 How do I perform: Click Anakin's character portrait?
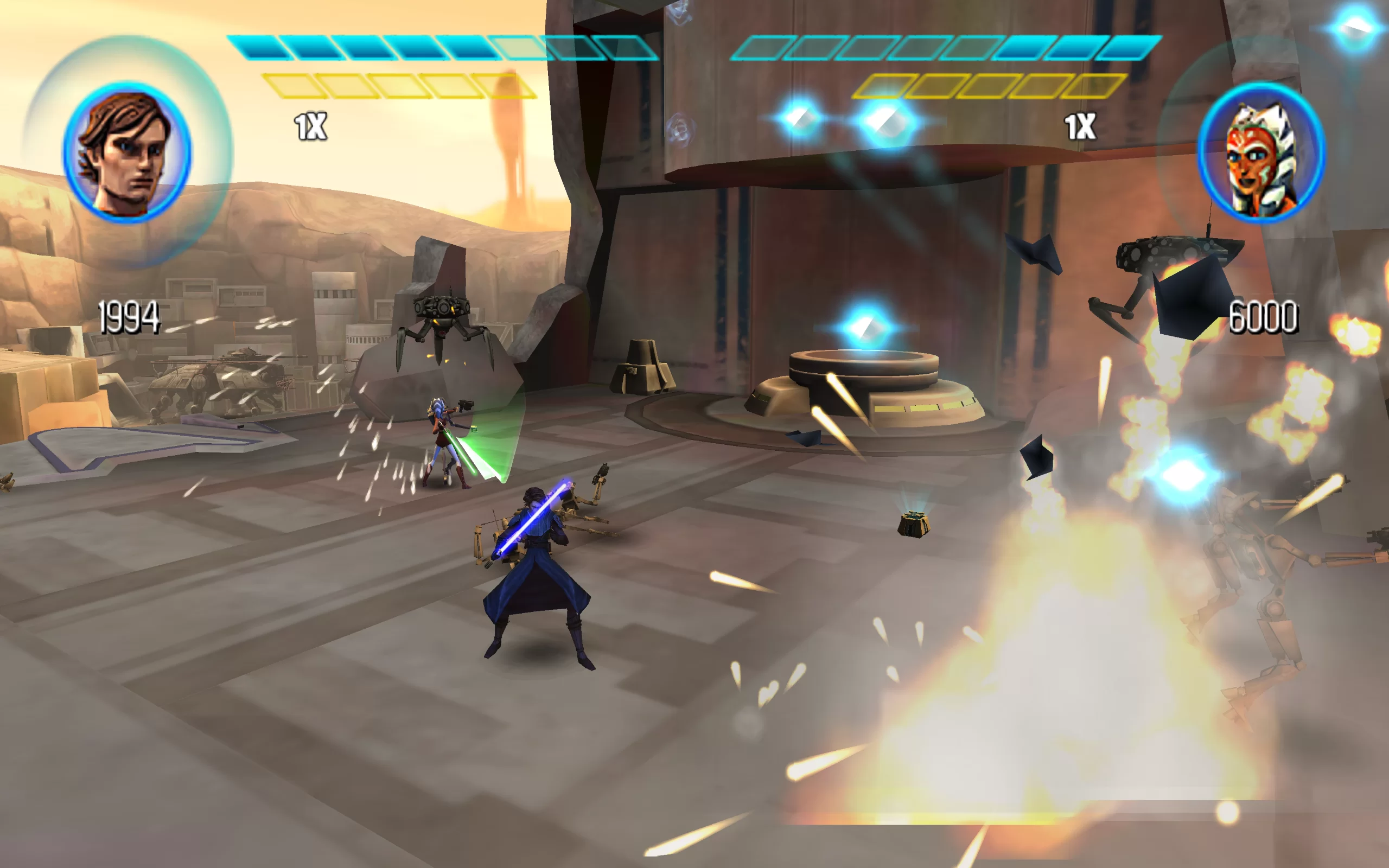128,152
